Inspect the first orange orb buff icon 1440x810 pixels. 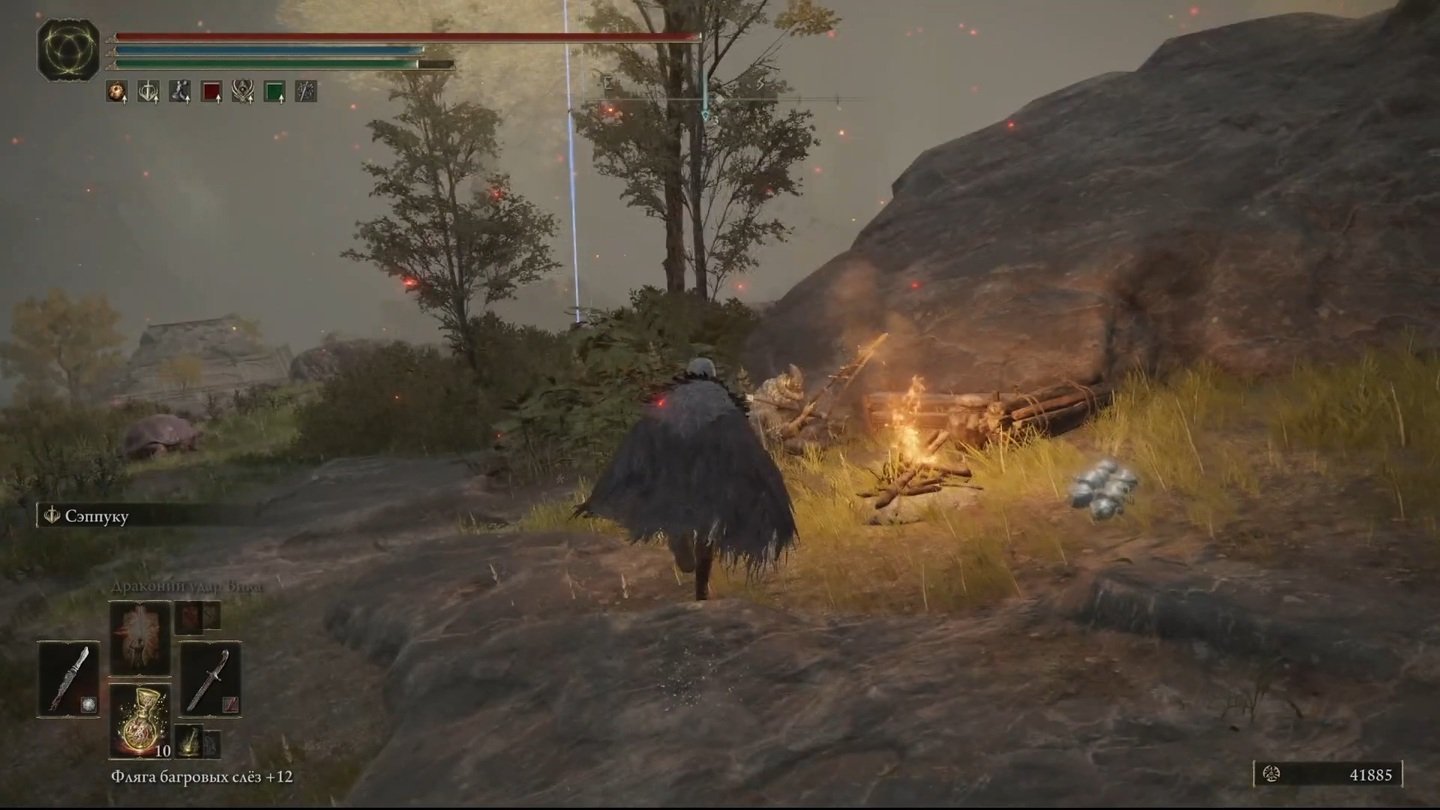(116, 91)
